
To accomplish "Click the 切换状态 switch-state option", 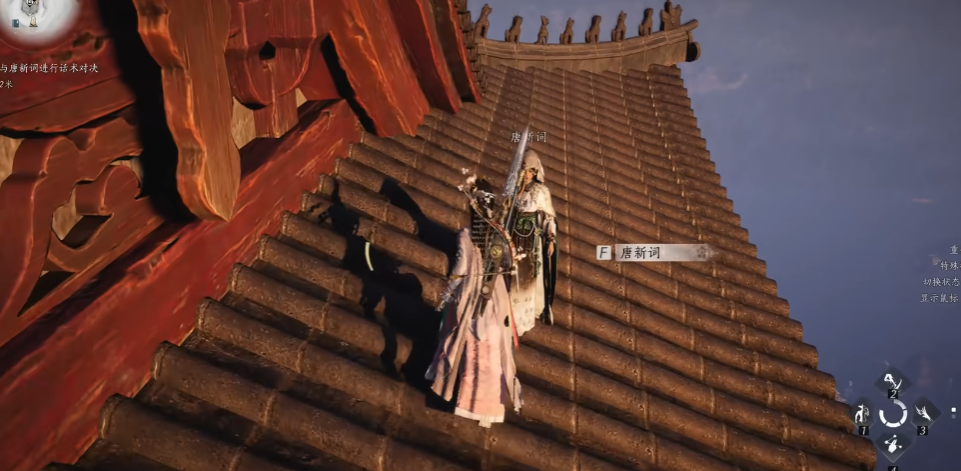I will pos(940,283).
